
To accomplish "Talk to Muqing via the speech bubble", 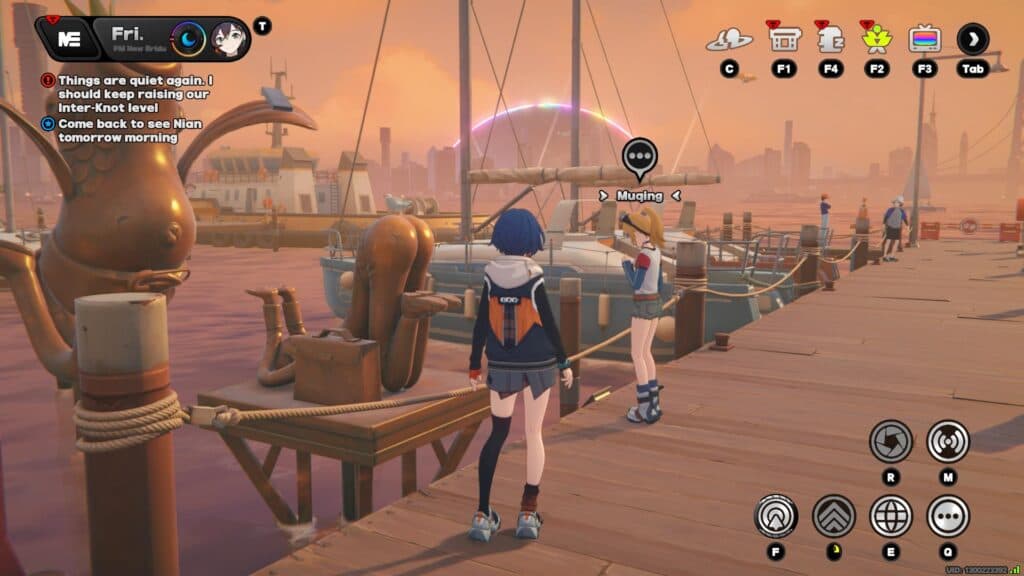I will 639,157.
